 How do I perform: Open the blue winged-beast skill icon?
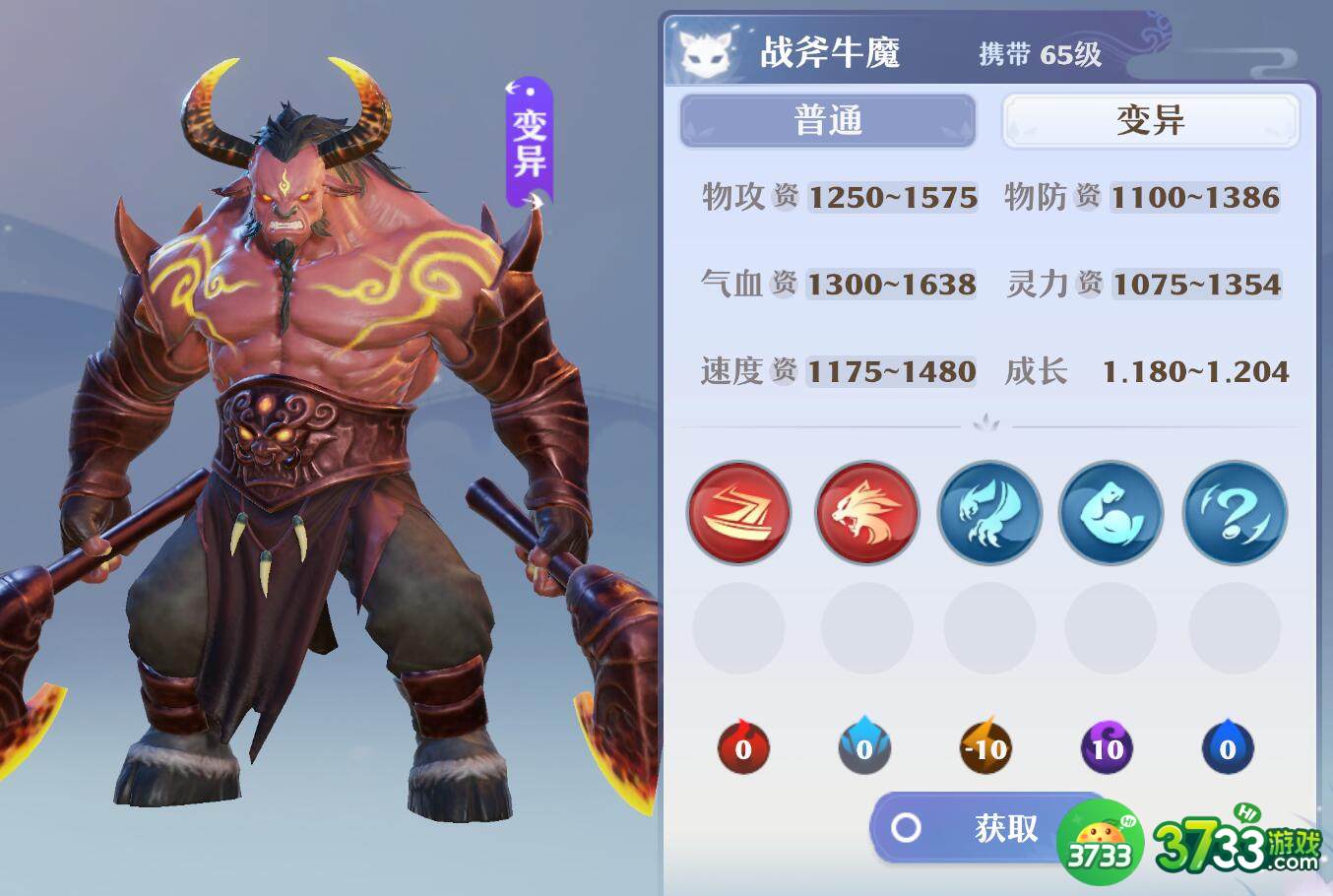(x=988, y=513)
